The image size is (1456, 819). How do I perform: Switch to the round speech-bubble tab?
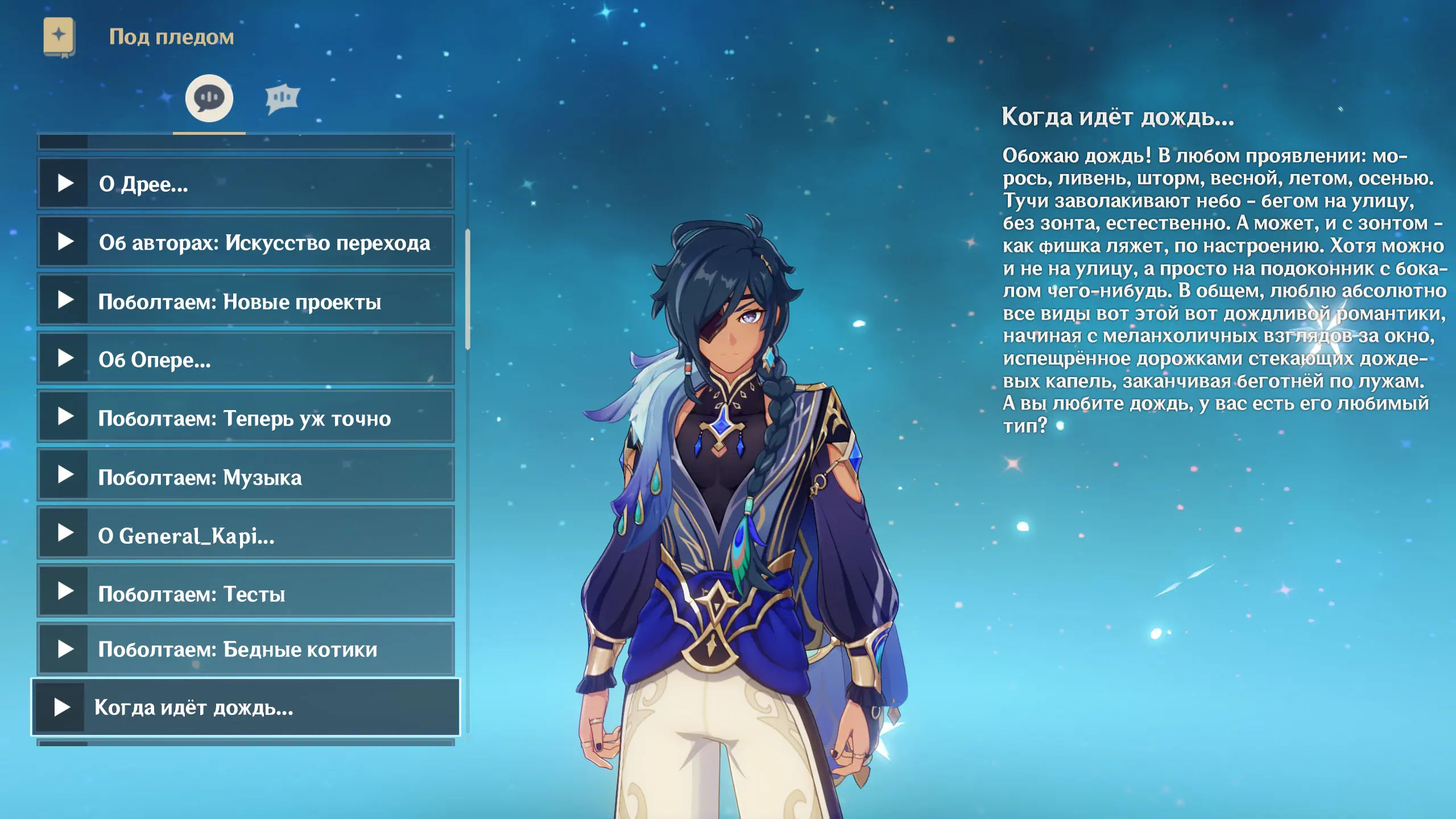pyautogui.click(x=209, y=98)
